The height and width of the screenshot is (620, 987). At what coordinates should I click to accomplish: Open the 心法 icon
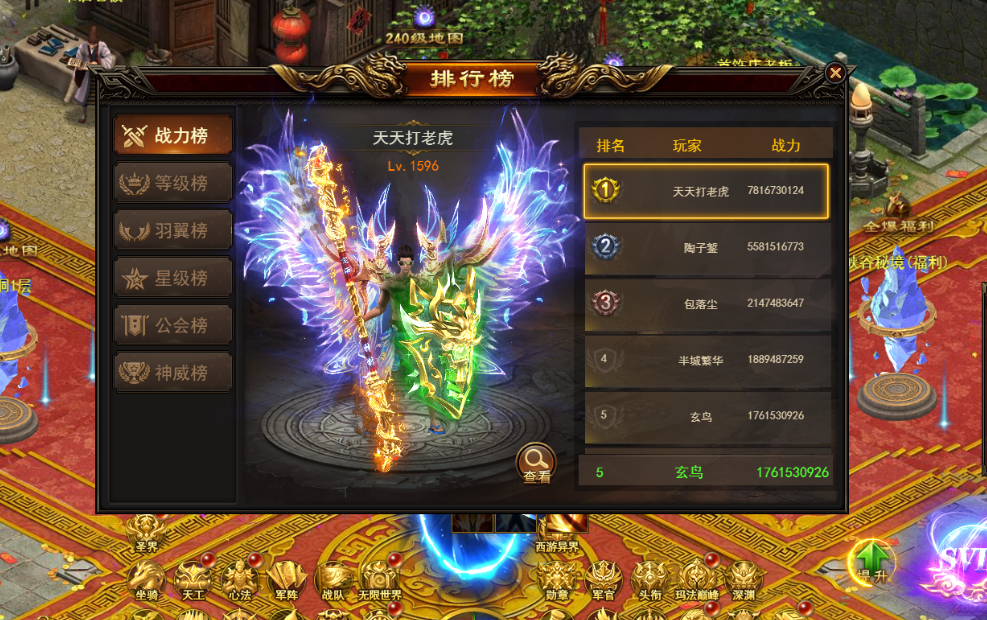coord(238,578)
